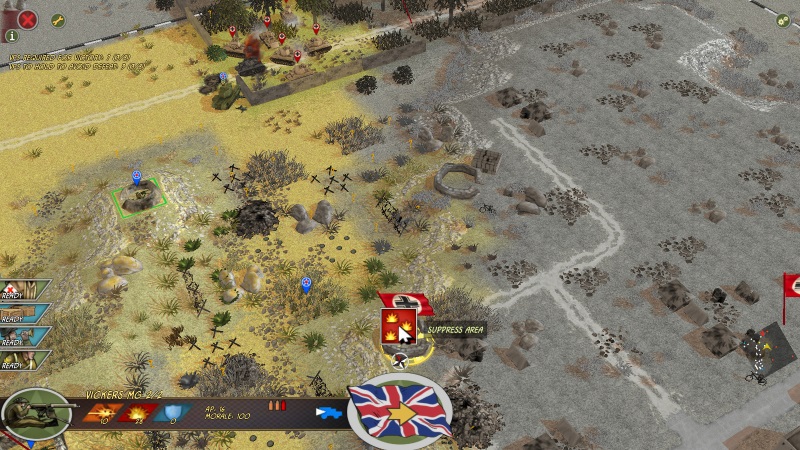
Task: Show the mission info panel
Action: (x=12, y=36)
